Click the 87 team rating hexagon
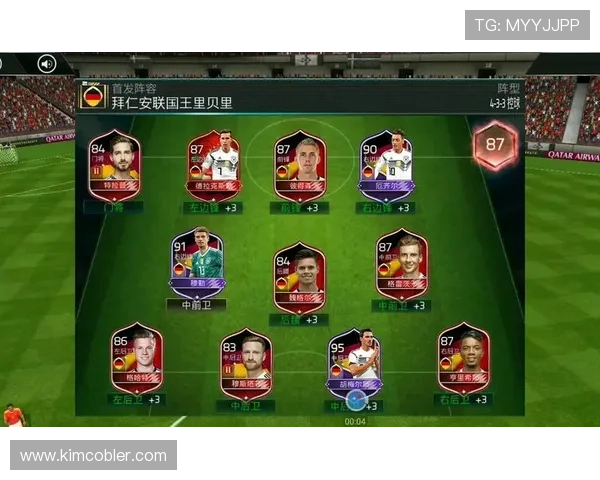Image resolution: width=600 pixels, height=480 pixels. [495, 145]
